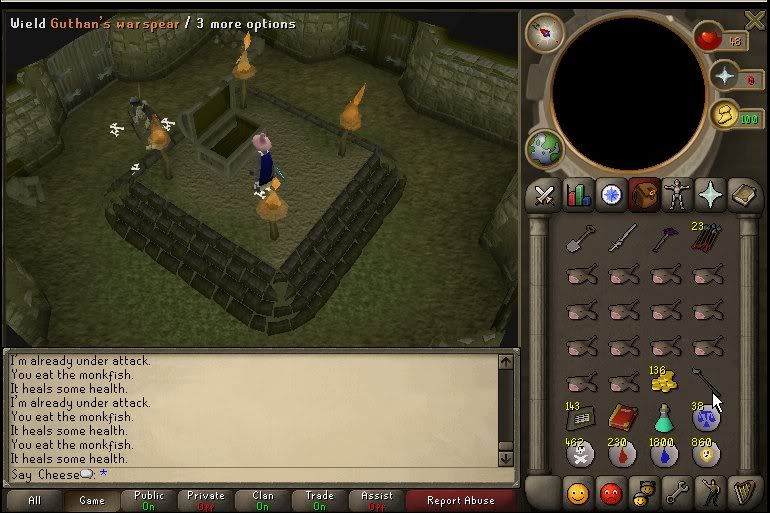The height and width of the screenshot is (513, 770).
Task: Open the red book in inventory
Action: click(x=622, y=416)
